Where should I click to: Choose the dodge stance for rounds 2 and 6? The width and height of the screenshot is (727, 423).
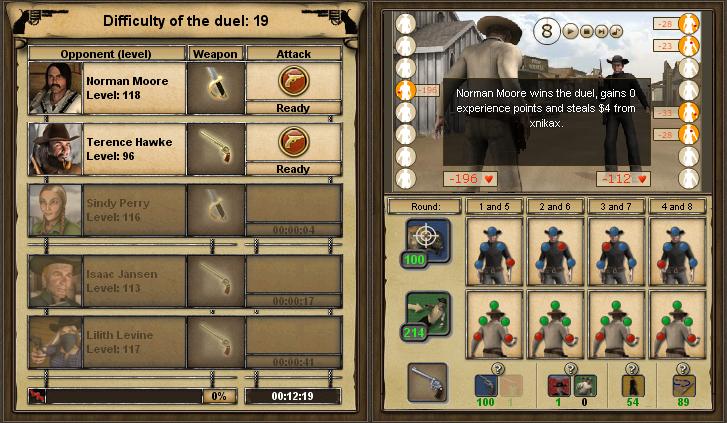(557, 320)
